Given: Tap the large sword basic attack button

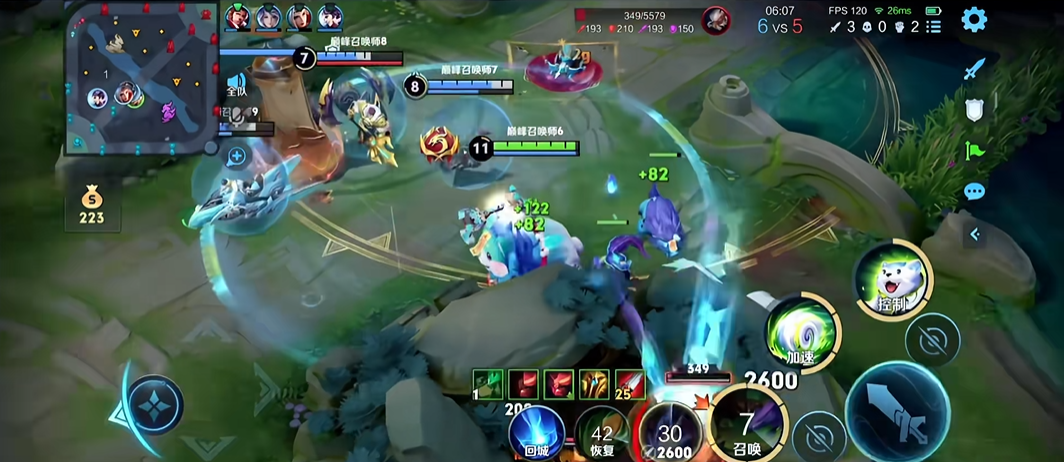Looking at the screenshot, I should point(896,410).
